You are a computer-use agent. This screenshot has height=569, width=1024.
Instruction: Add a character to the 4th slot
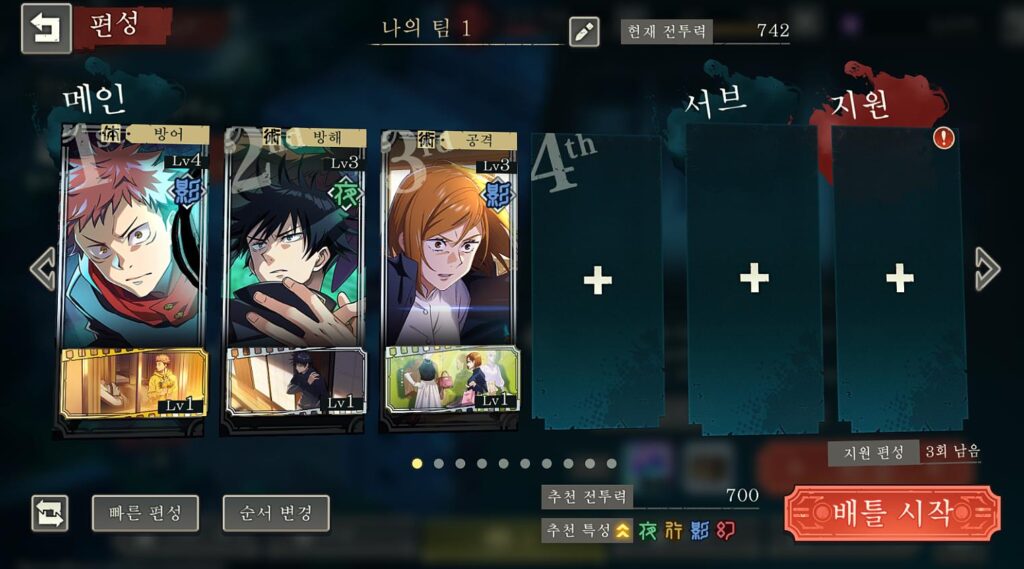pos(597,281)
